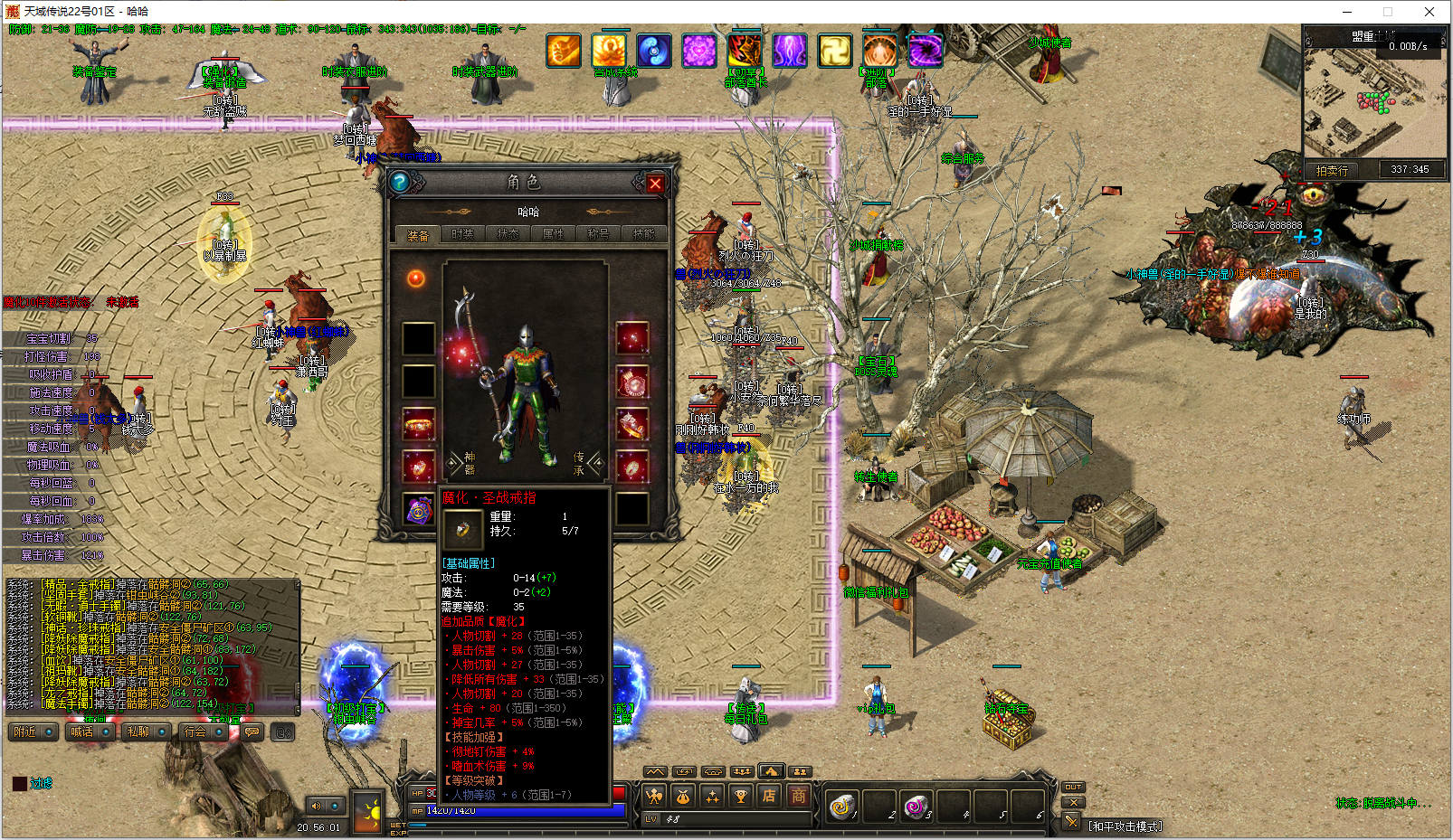Show the 称号 tab
The image size is (1453, 840).
click(x=598, y=234)
